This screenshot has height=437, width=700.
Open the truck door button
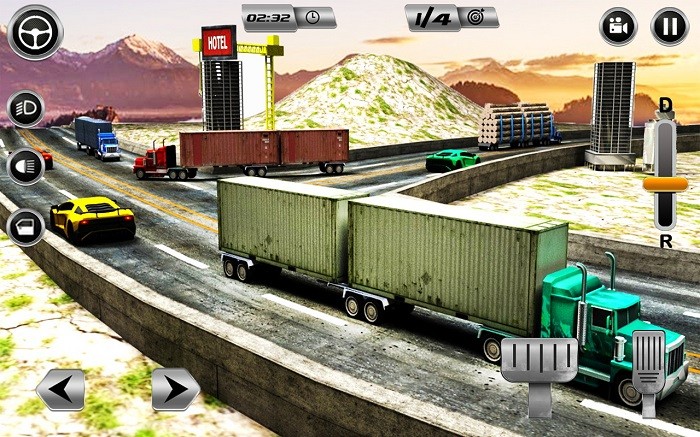pos(25,228)
